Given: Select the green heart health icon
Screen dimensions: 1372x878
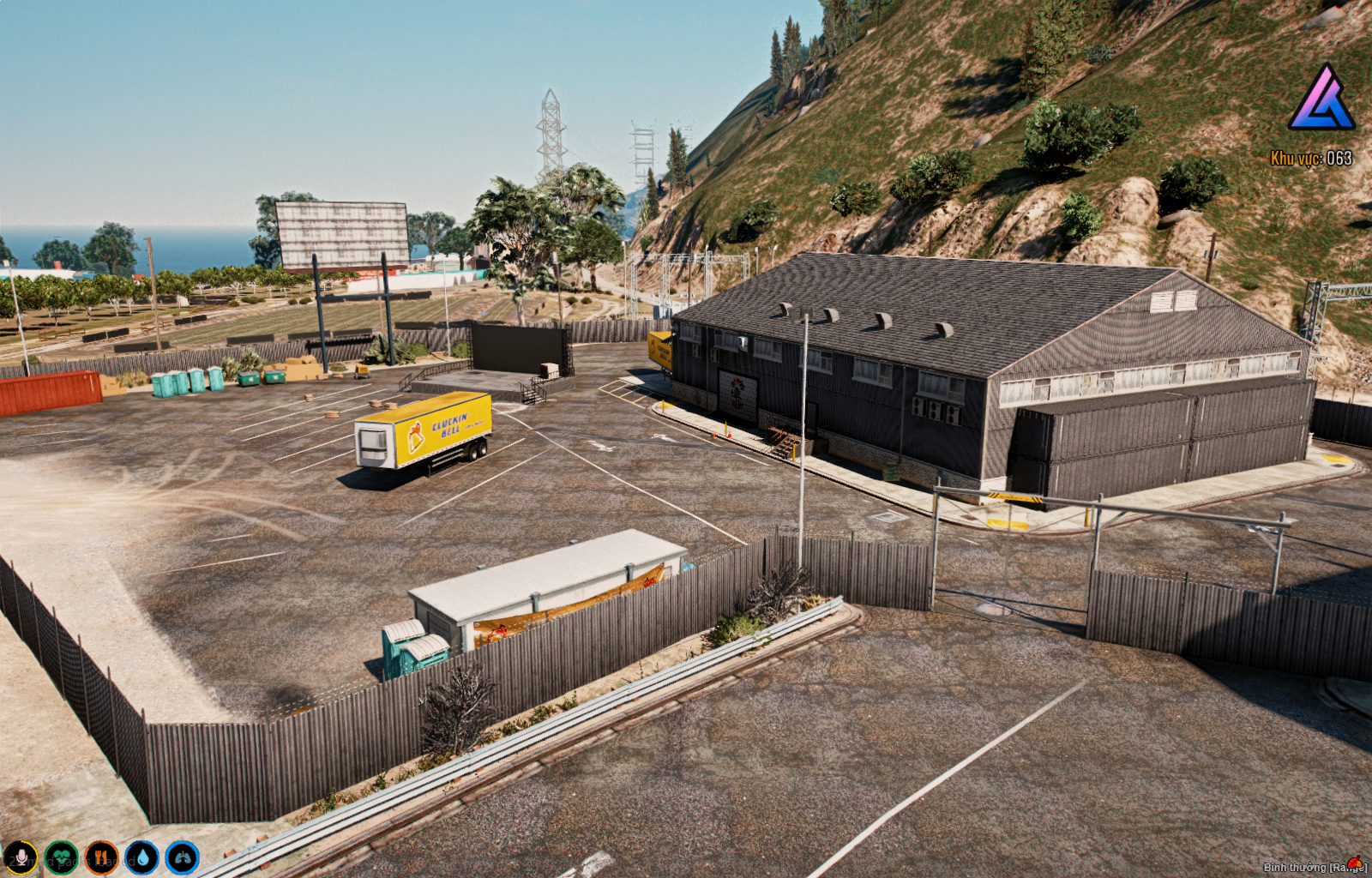Looking at the screenshot, I should pyautogui.click(x=61, y=857).
